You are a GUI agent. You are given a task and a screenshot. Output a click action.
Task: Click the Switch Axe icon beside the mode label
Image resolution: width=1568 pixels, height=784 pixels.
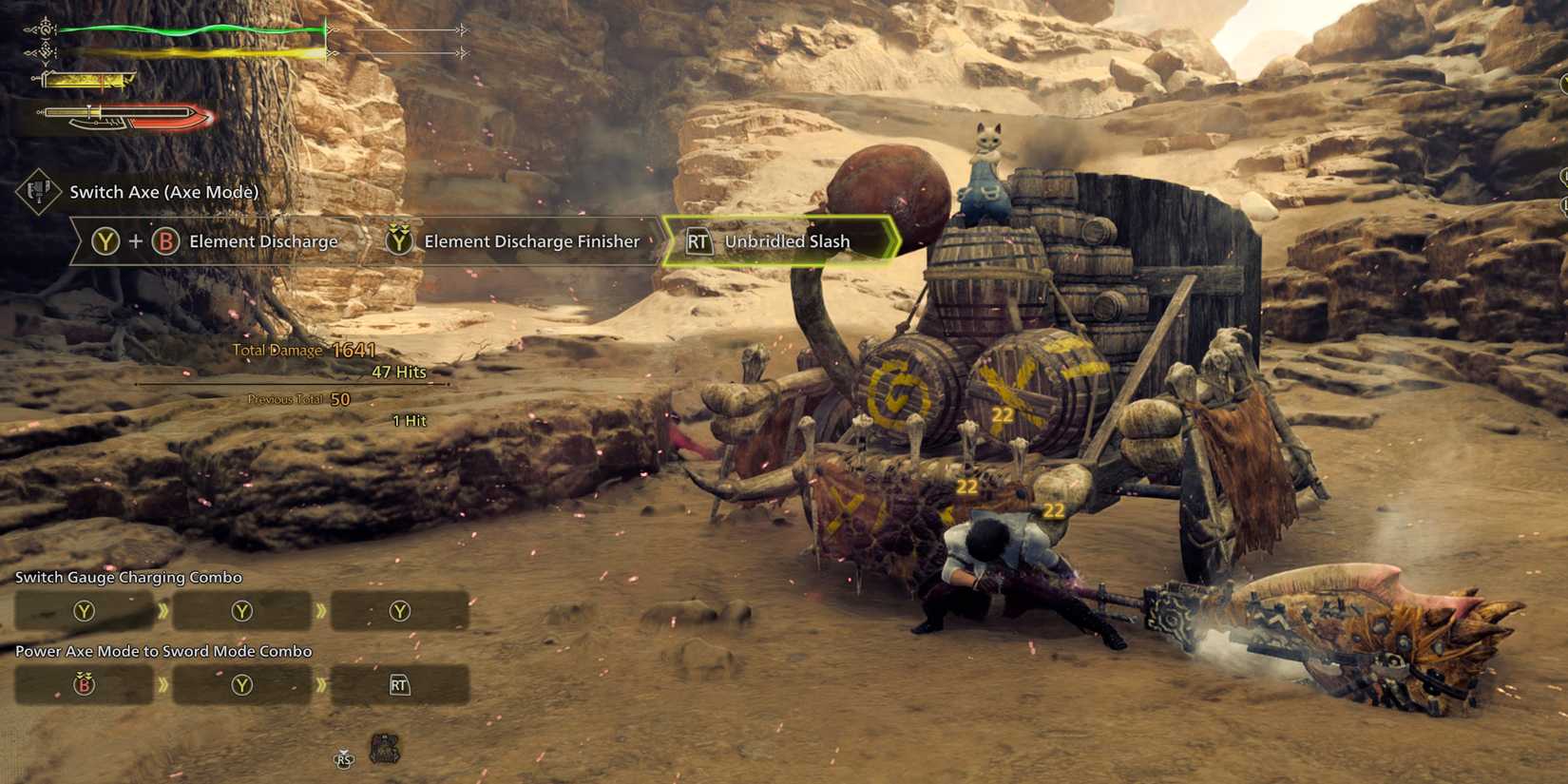click(x=36, y=193)
